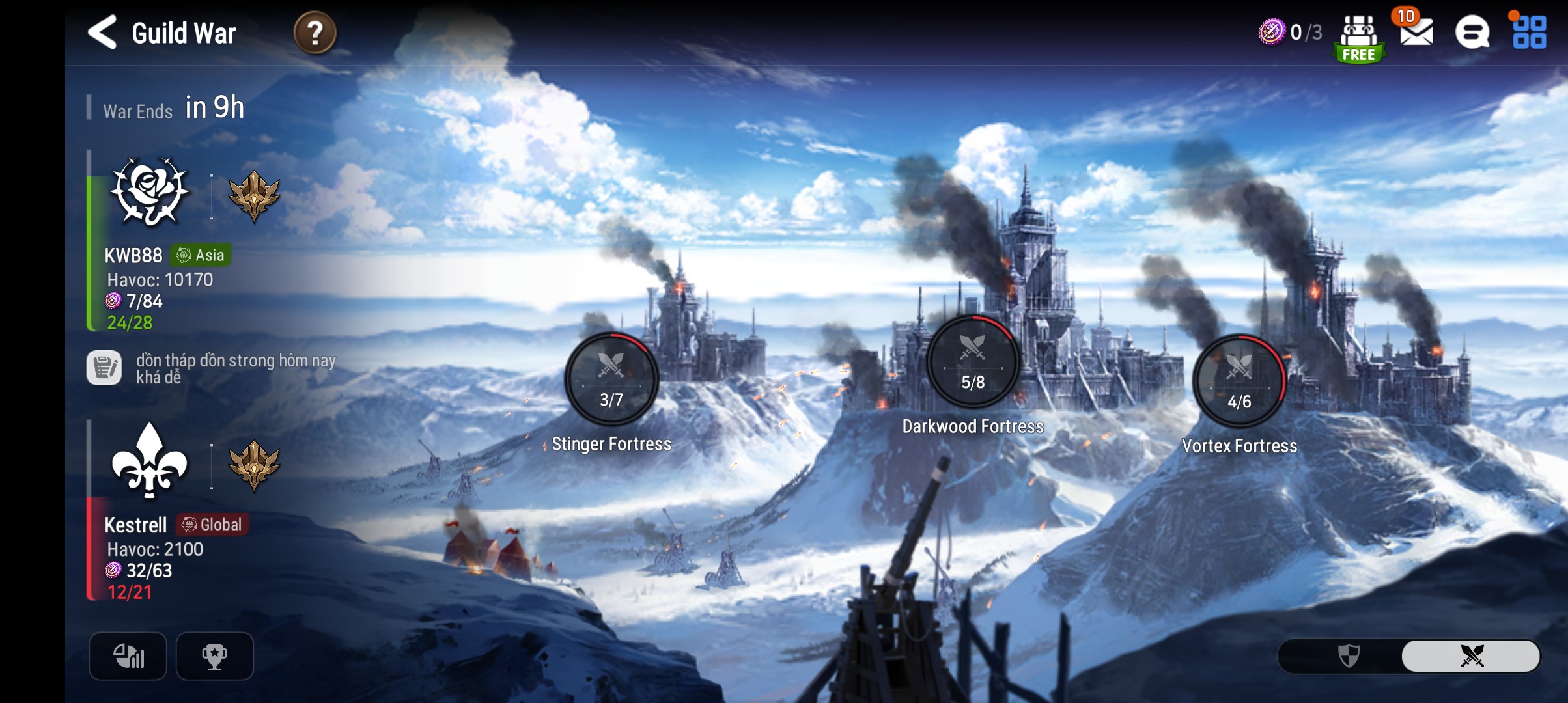Claim the FREE chest reward icon
The image size is (1568, 703).
(1359, 38)
